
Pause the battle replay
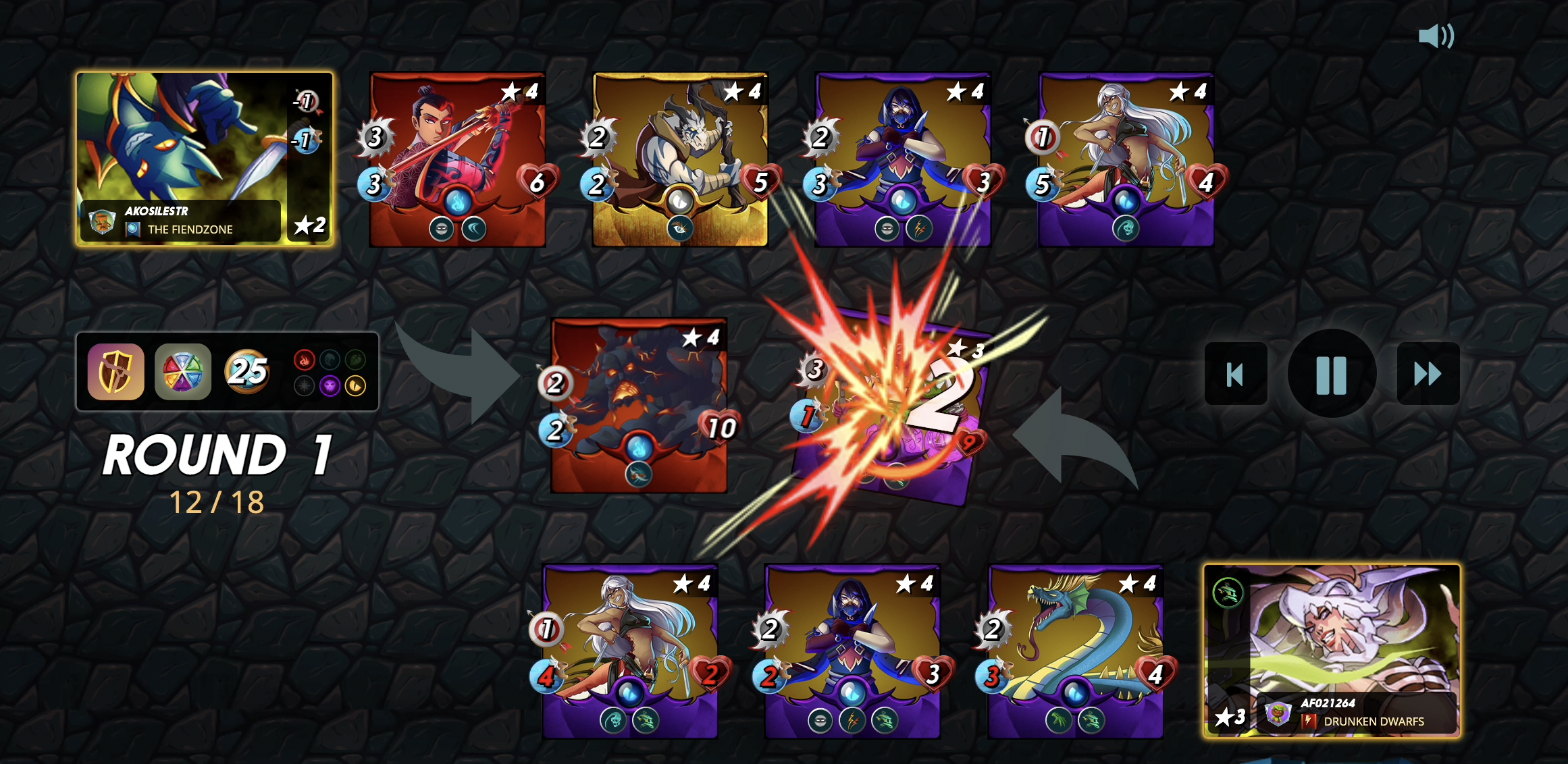coord(1331,374)
